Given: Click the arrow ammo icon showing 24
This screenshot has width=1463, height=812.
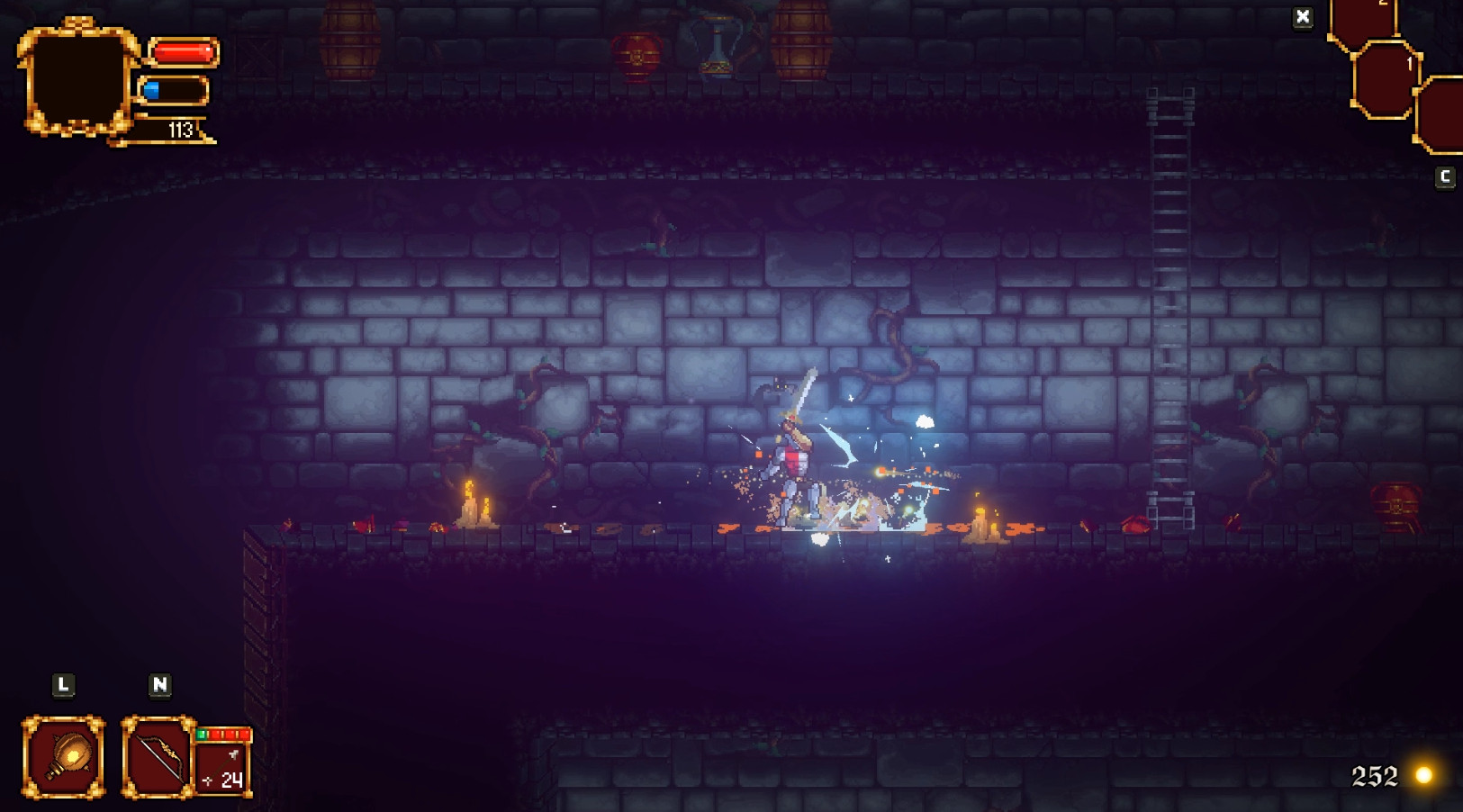Looking at the screenshot, I should tap(221, 771).
